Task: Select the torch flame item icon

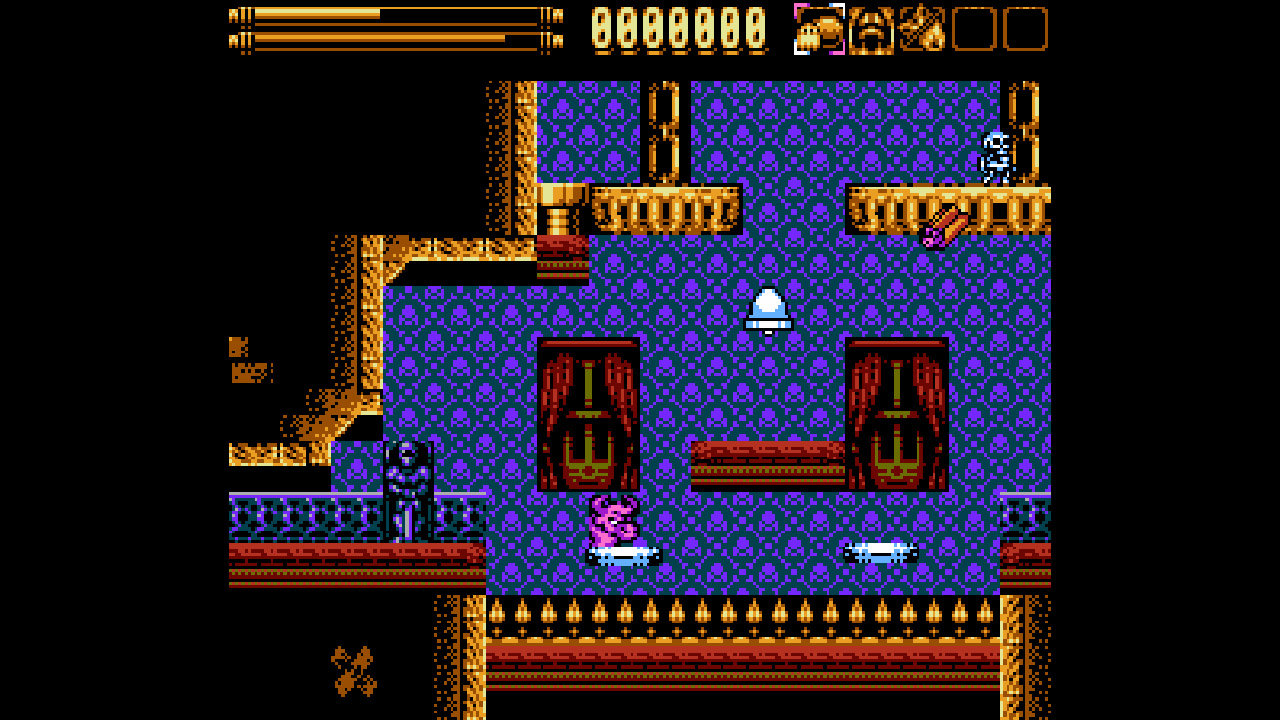Action: point(921,30)
